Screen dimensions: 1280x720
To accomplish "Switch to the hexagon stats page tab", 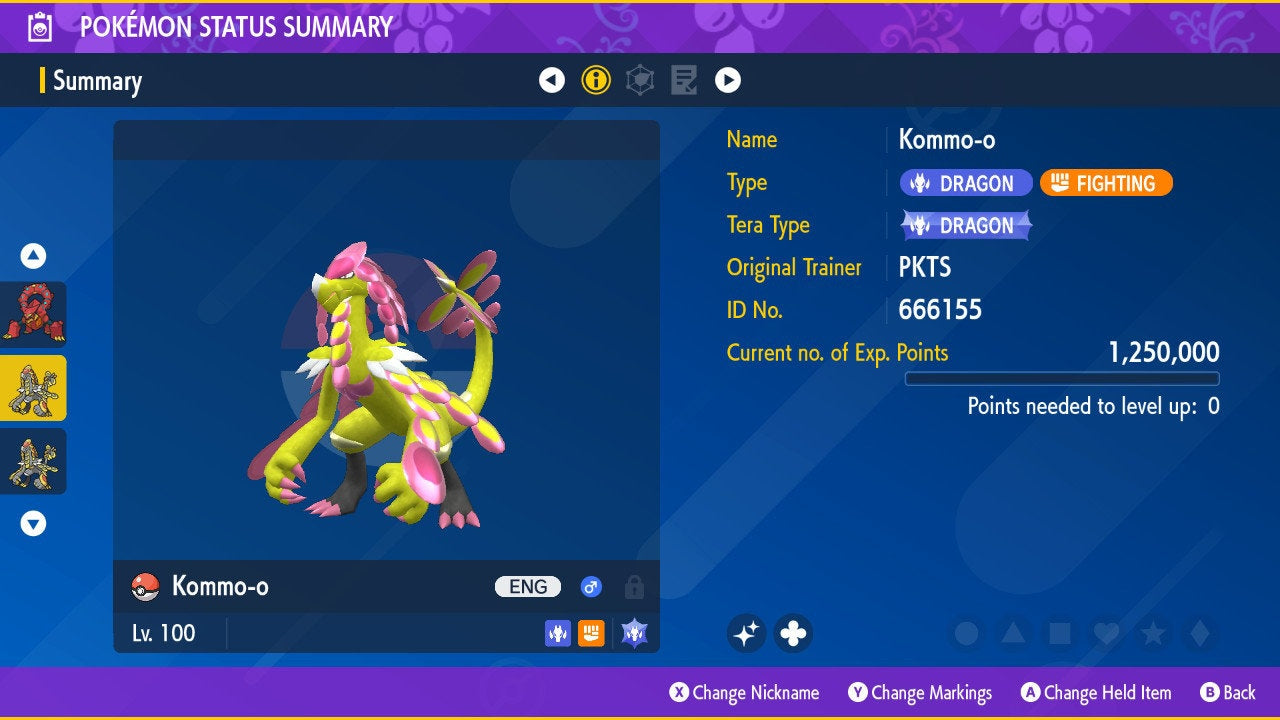I will 640,80.
